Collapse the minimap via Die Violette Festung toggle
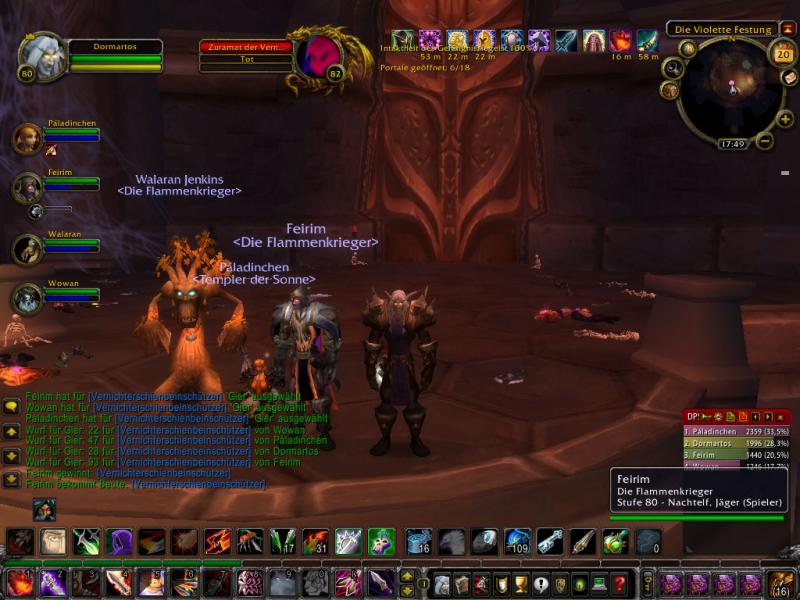800x600 pixels. pos(787,29)
